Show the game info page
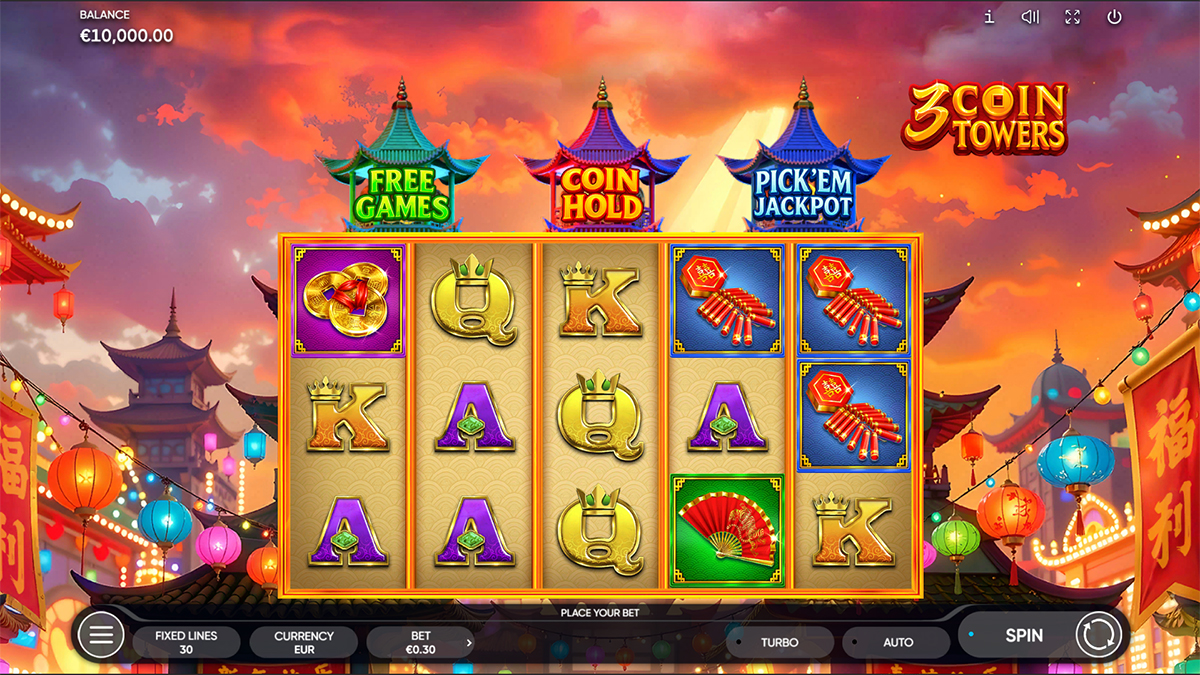1200x675 pixels. pos(989,17)
